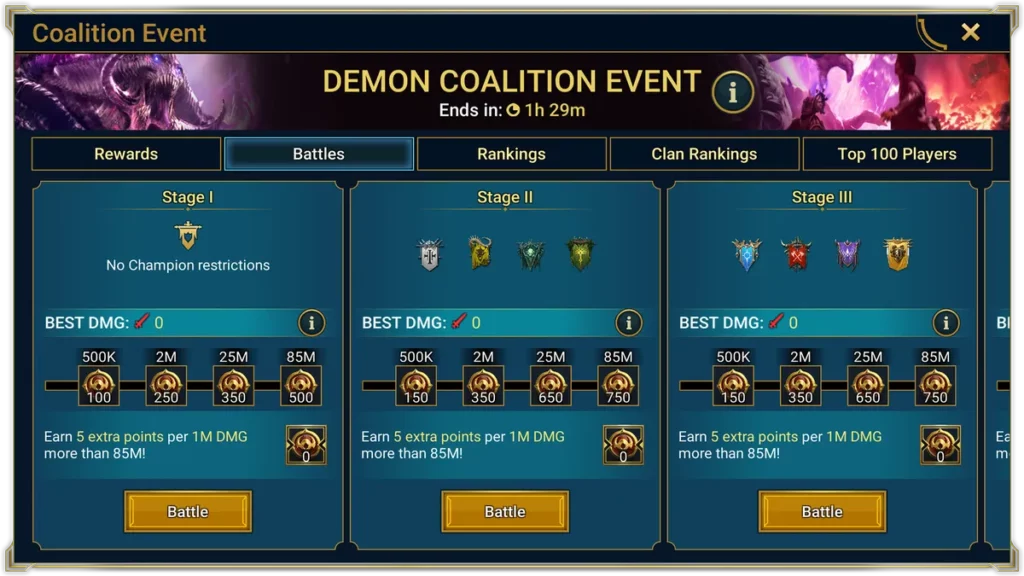View the Top 100 Players tab

click(897, 154)
